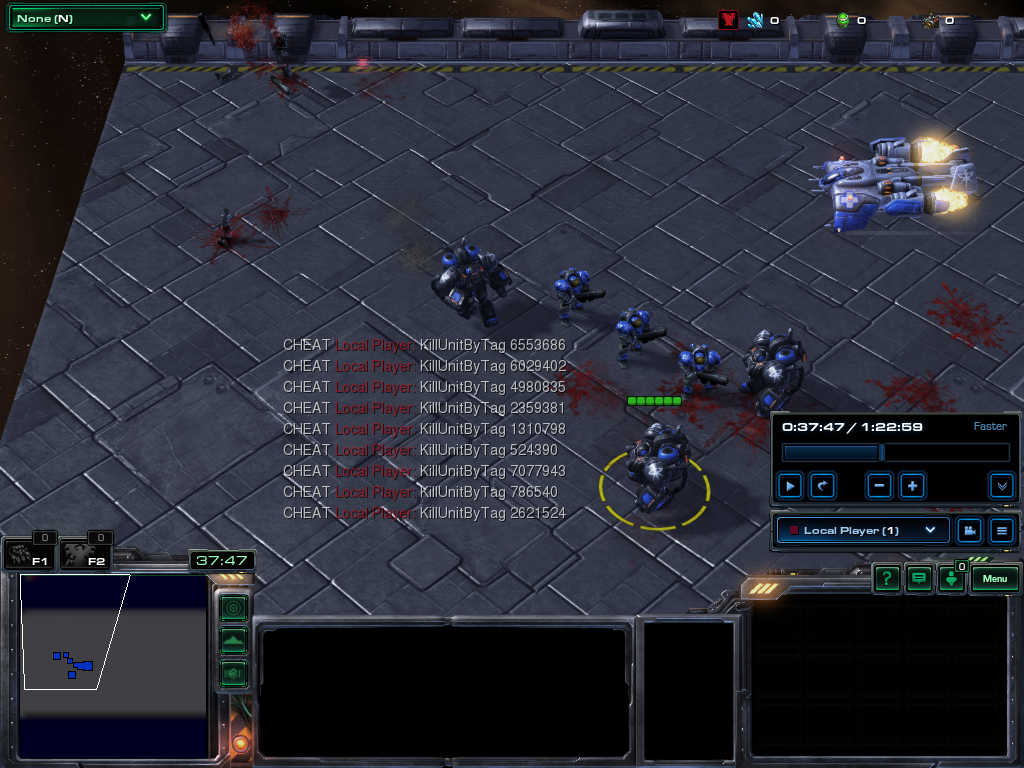Open the help question mark button
This screenshot has height=768, width=1024.
886,579
